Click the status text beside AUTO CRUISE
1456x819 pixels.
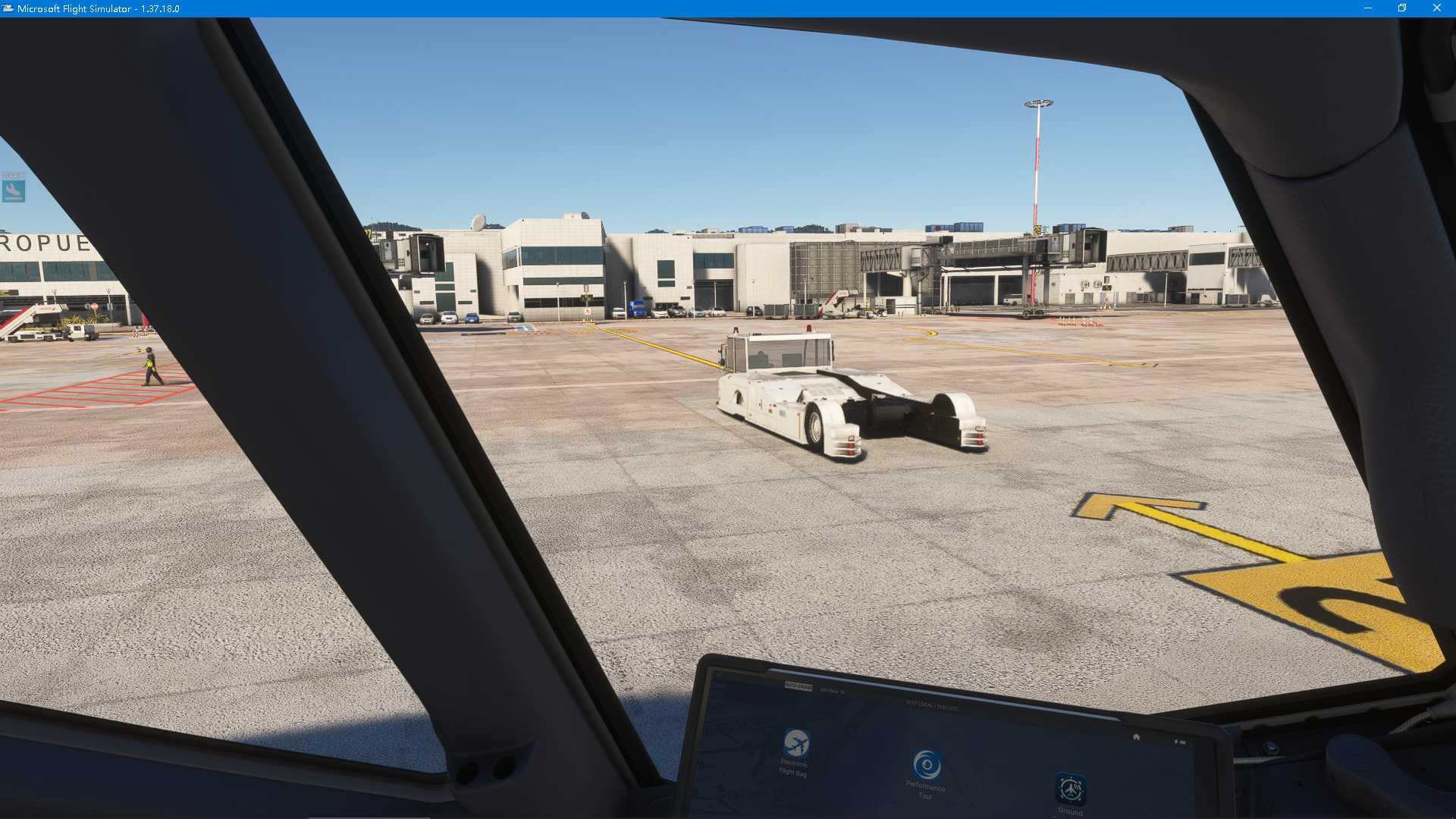pyautogui.click(x=833, y=689)
